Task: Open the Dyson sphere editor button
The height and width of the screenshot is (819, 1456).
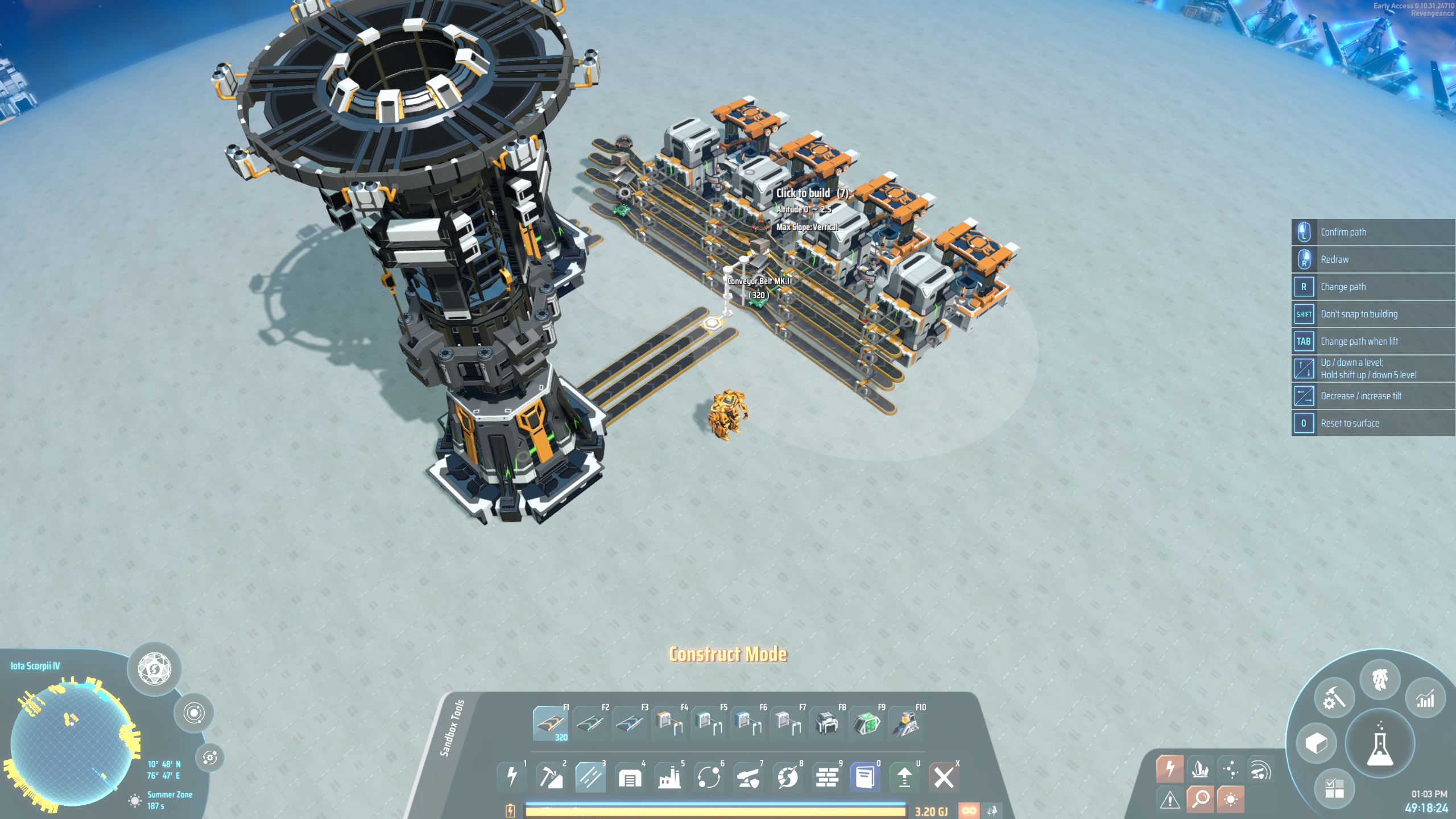Action: tap(154, 669)
